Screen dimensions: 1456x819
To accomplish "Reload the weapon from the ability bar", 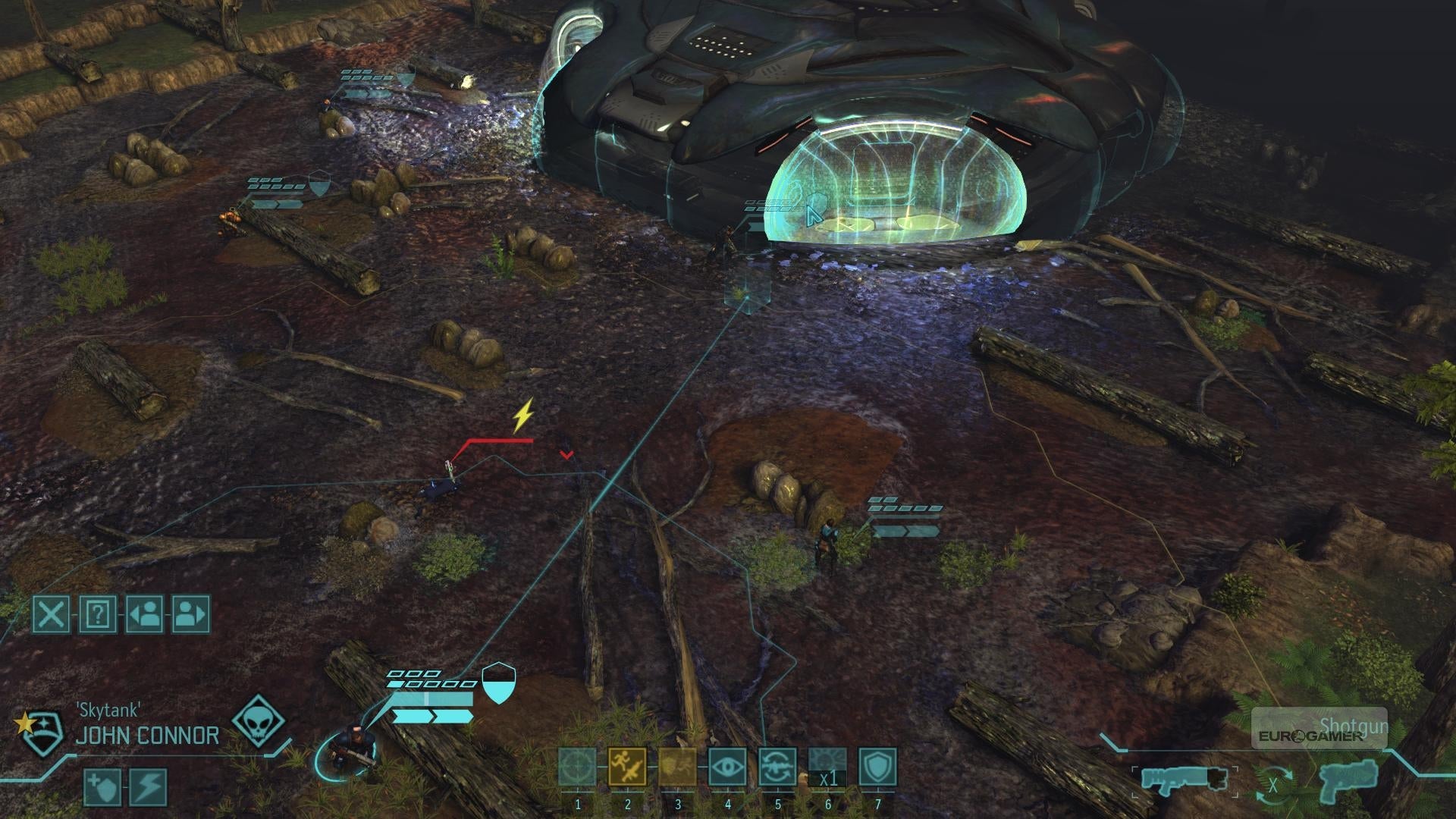I will [777, 767].
